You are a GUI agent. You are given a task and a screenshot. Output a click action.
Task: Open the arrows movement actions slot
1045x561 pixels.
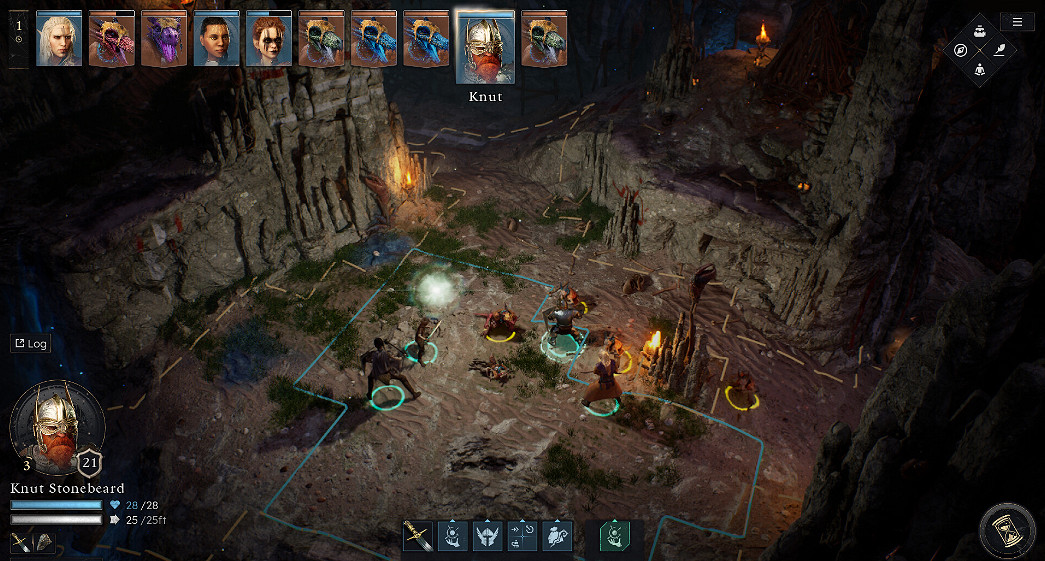tap(522, 536)
